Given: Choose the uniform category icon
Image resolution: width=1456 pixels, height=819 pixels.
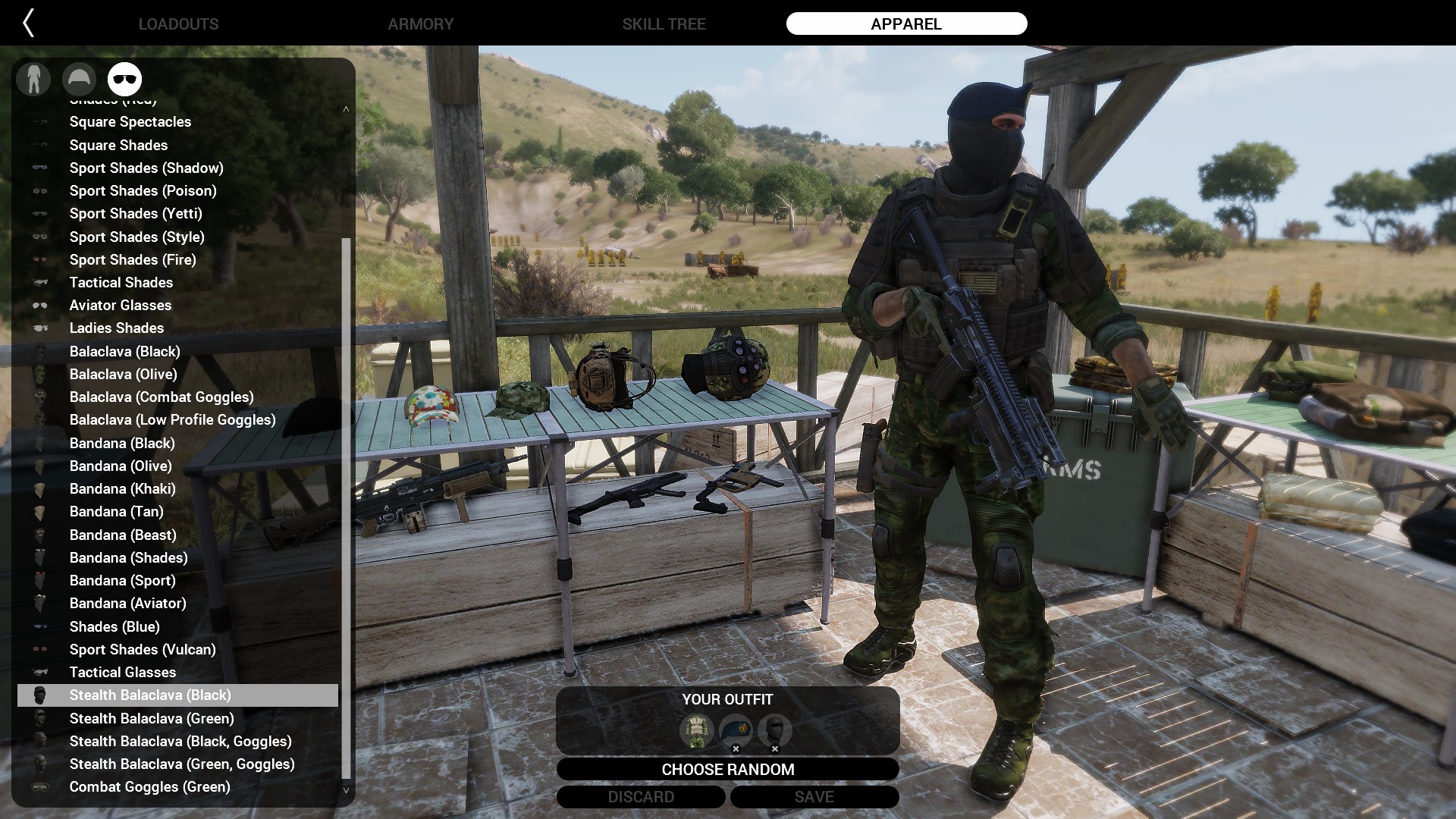Looking at the screenshot, I should point(33,79).
